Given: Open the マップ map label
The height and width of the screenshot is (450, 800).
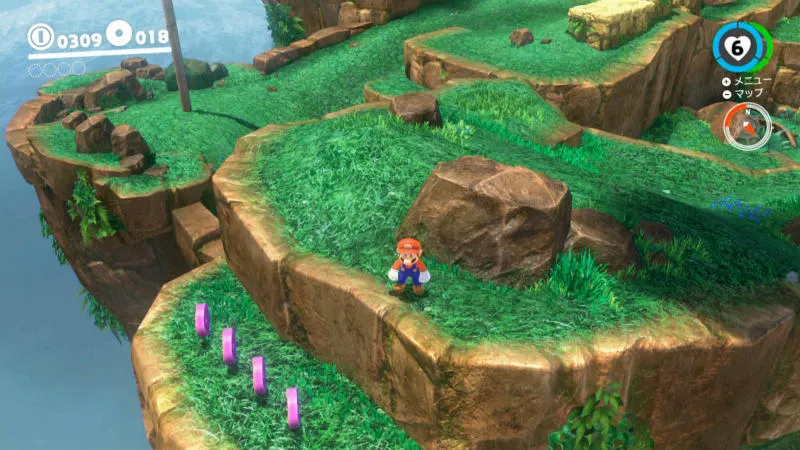Looking at the screenshot, I should (748, 93).
